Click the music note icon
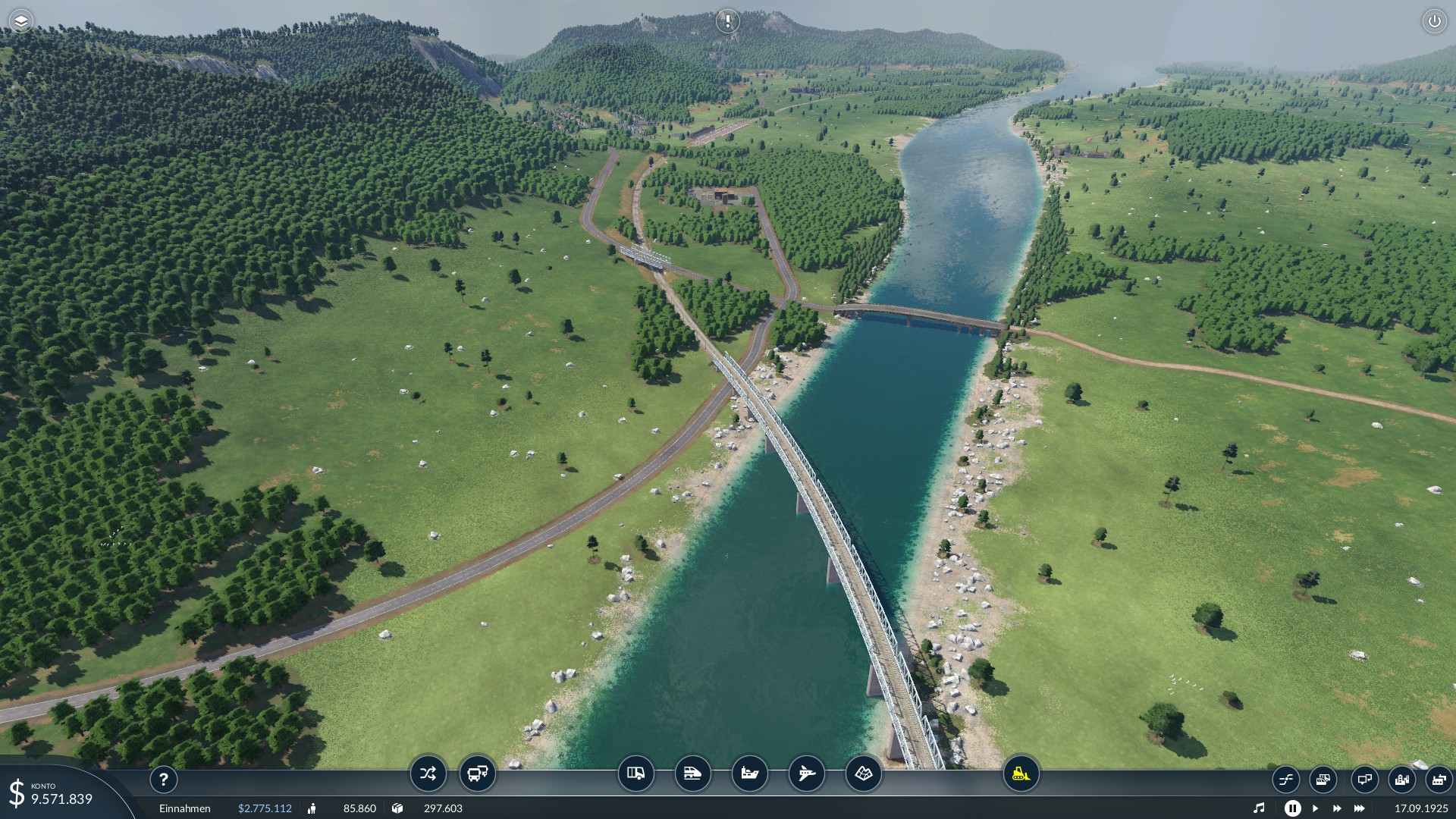This screenshot has width=1456, height=819. [1259, 808]
